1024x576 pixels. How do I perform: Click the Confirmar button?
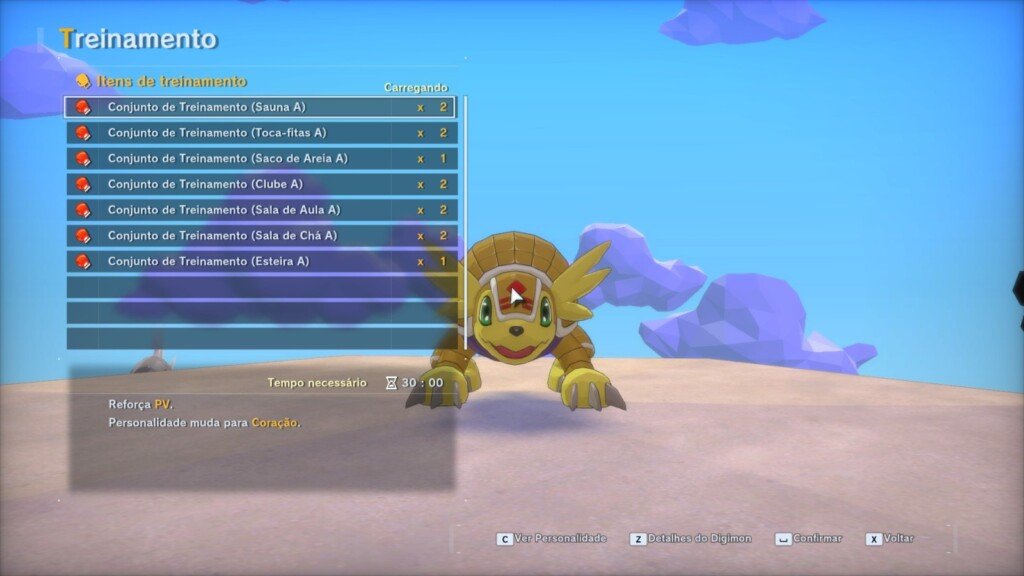pyautogui.click(x=808, y=539)
